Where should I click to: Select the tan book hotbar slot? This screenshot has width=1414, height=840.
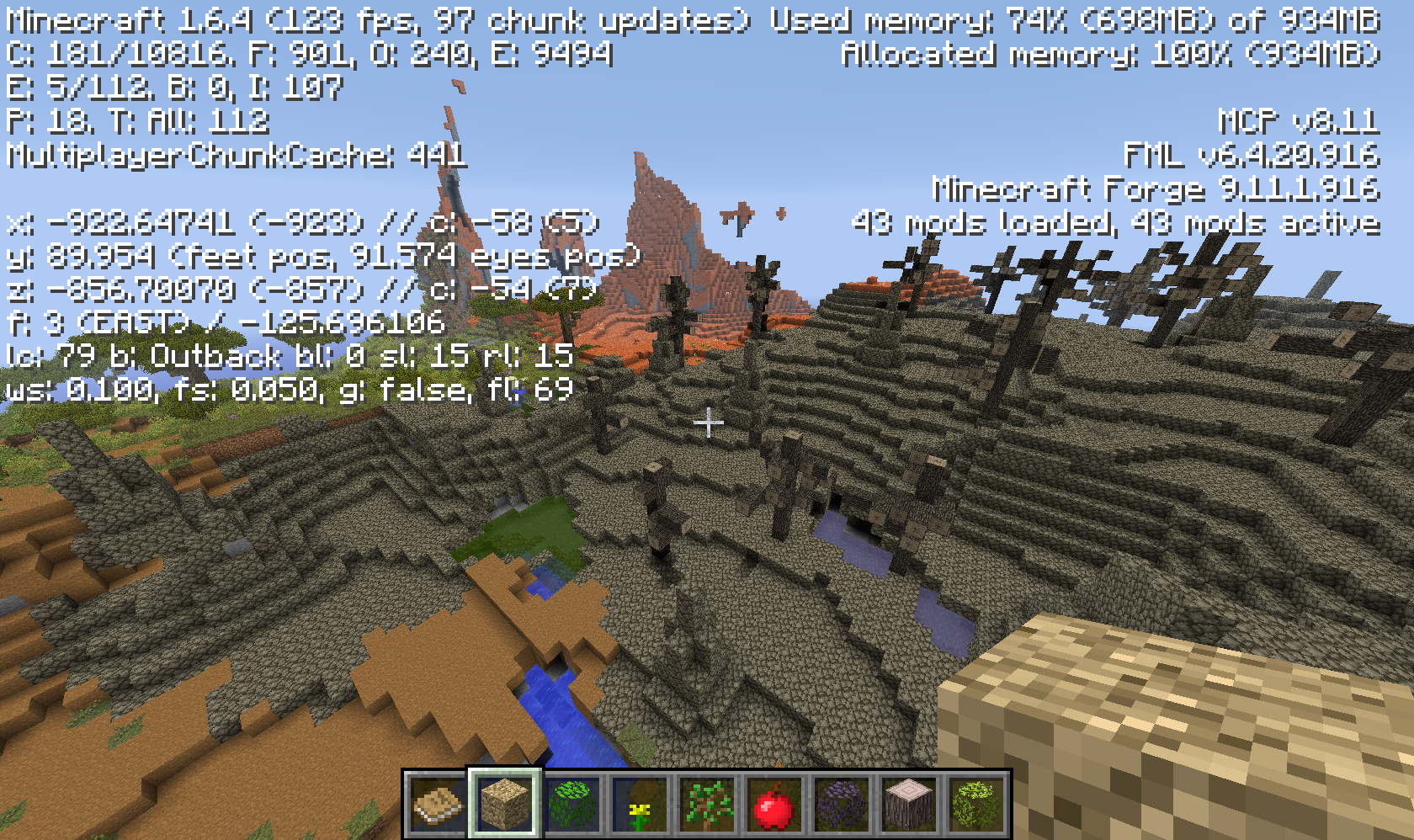click(x=437, y=805)
